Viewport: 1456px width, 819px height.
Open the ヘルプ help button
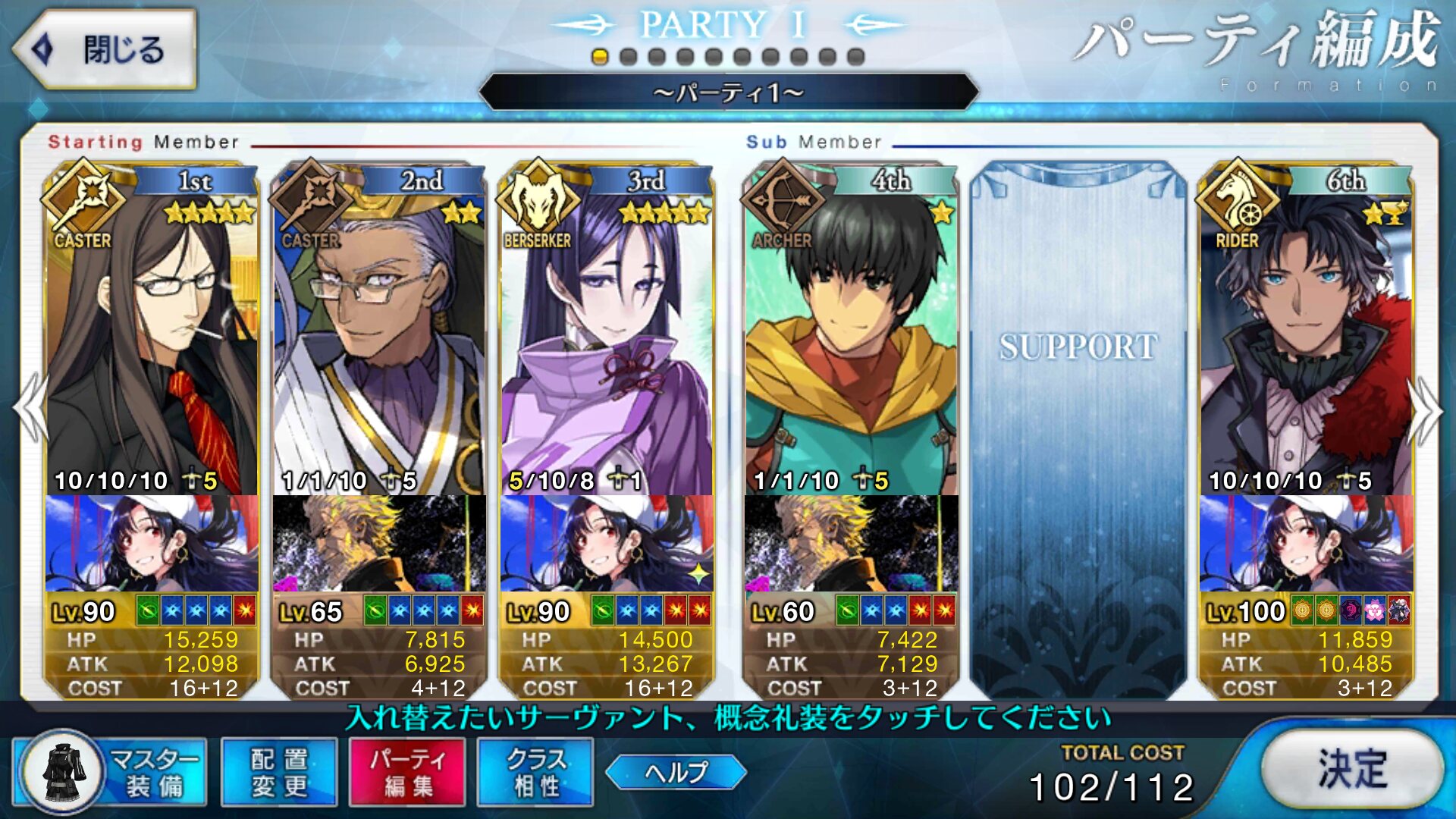point(676,772)
